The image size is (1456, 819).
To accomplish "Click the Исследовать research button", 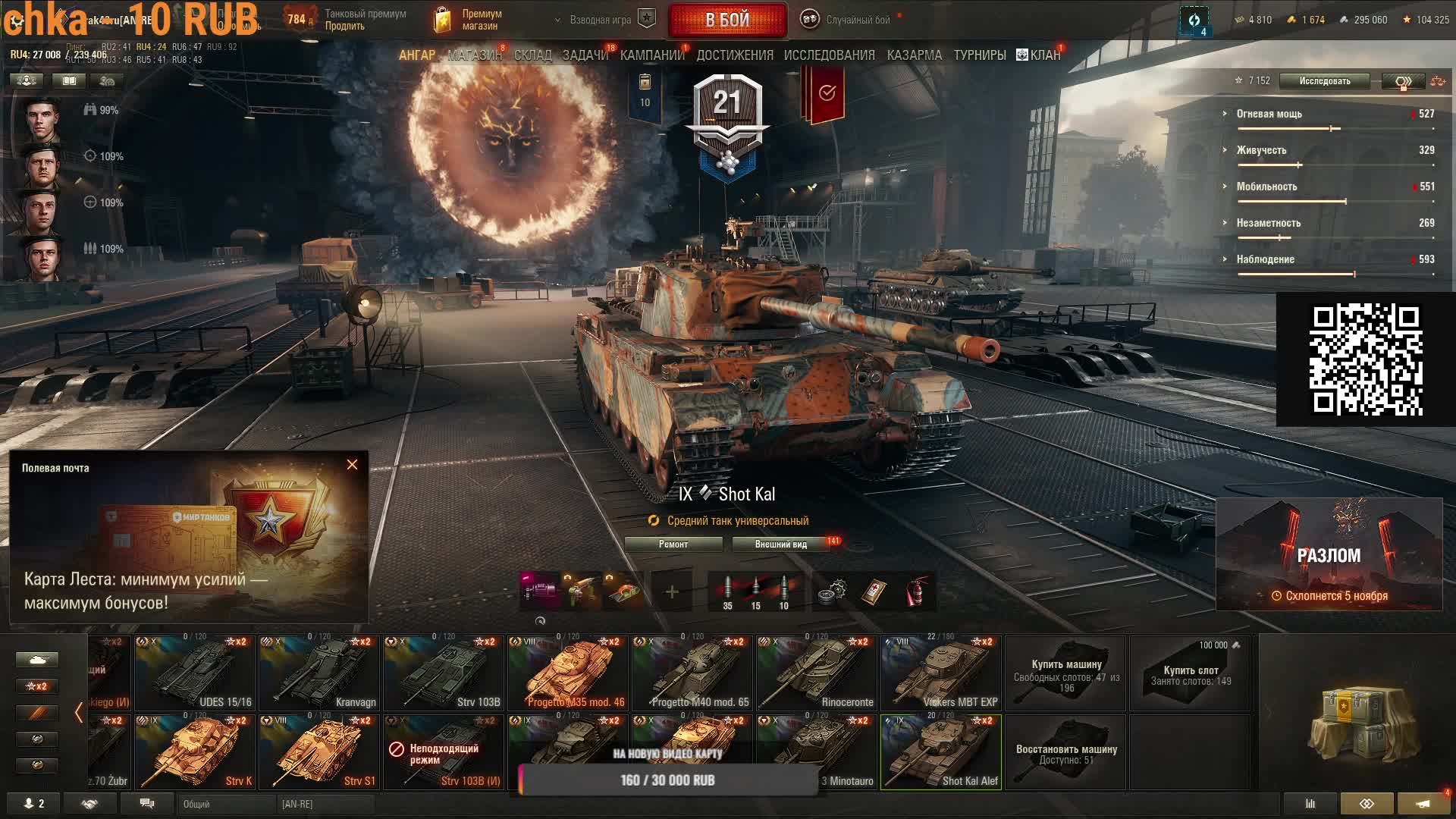I will tap(1324, 81).
